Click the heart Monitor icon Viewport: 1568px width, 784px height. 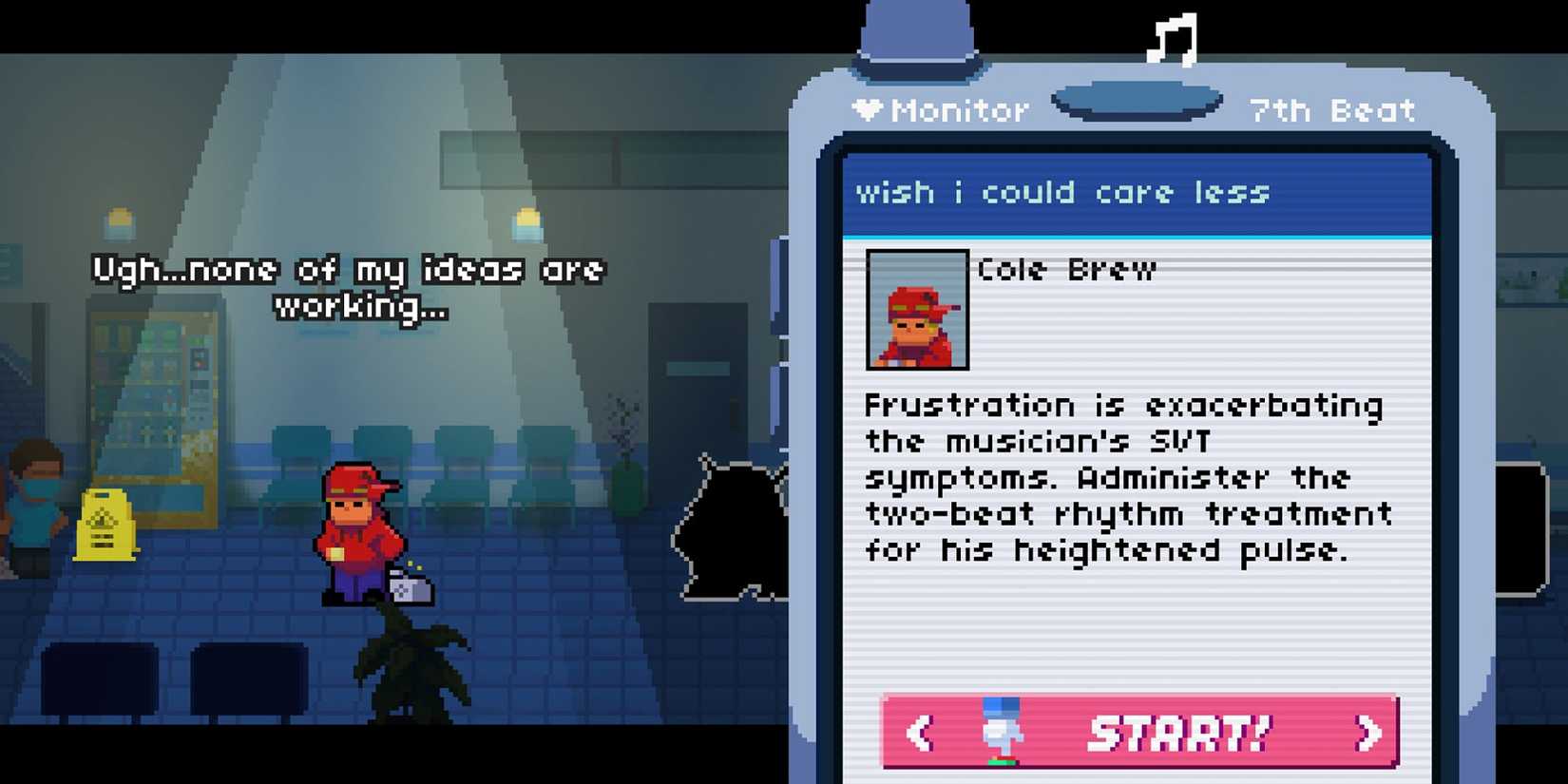click(x=868, y=109)
